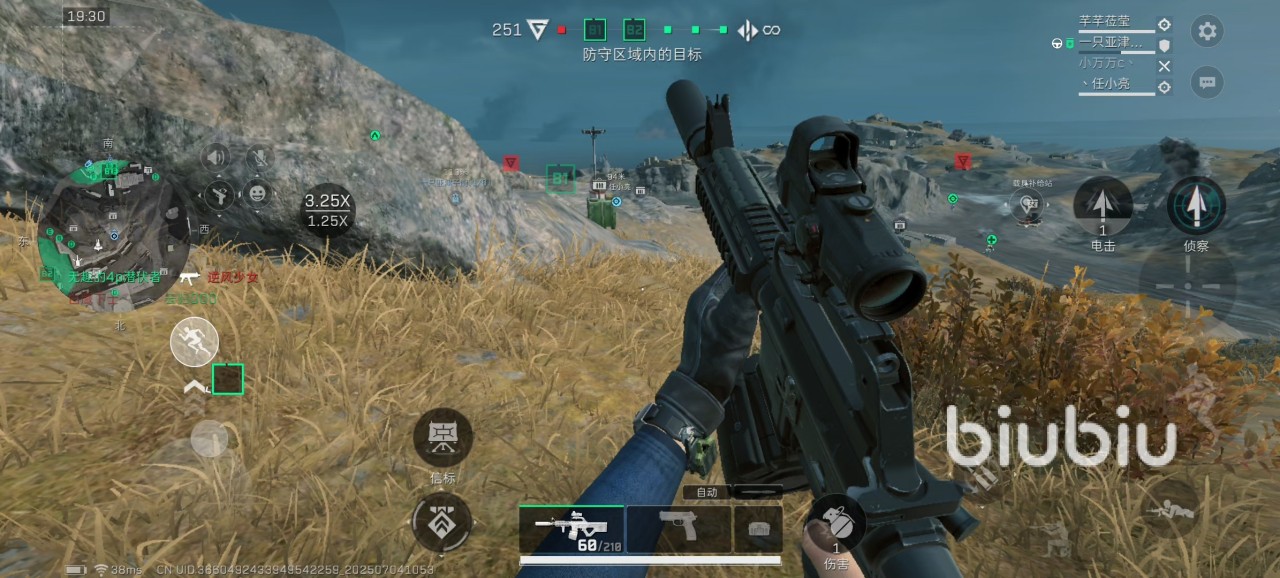Screen dimensions: 1280x578
Task: Tap the sprint running-figure button
Action: [x=194, y=342]
